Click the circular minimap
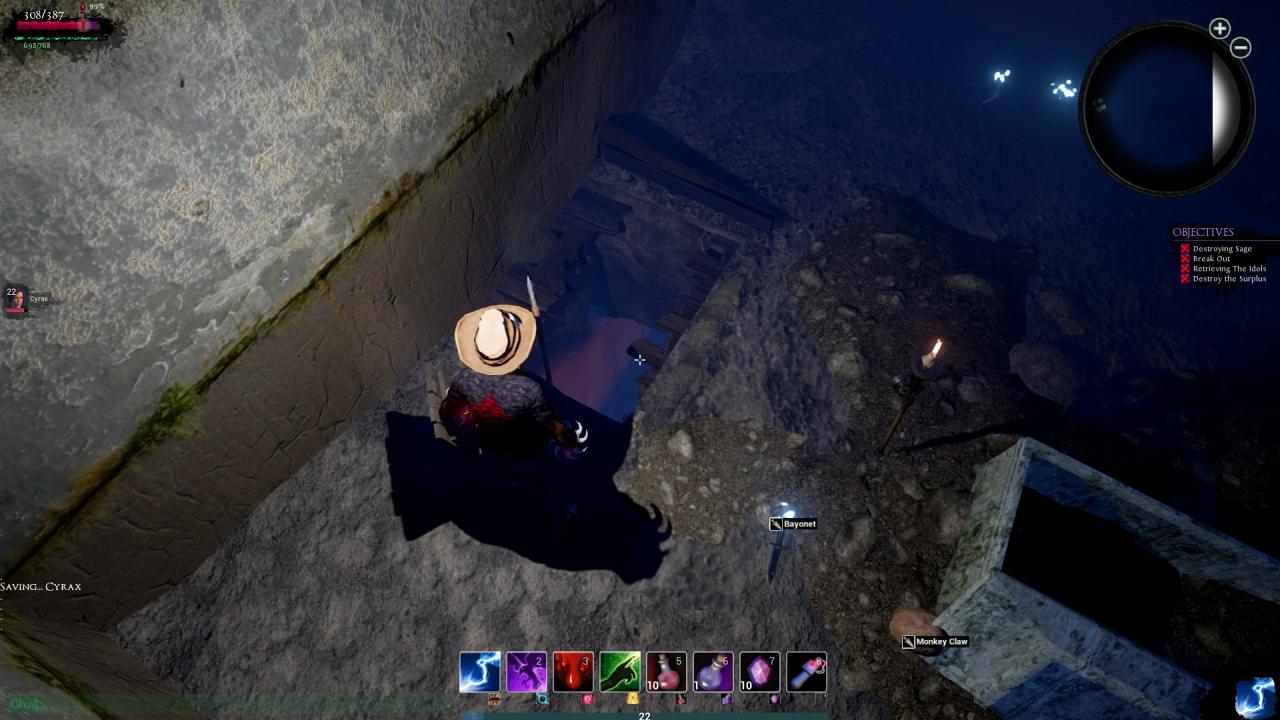 [1166, 108]
